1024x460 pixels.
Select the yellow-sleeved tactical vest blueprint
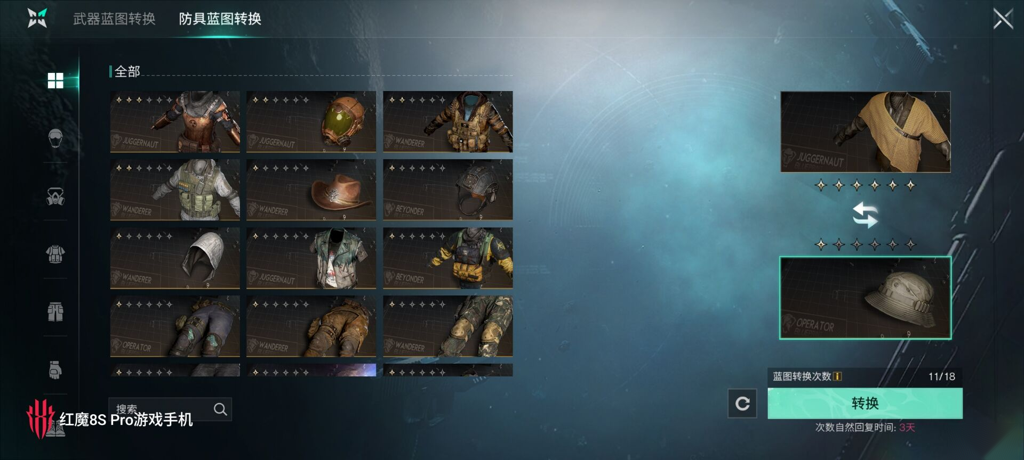(x=448, y=258)
